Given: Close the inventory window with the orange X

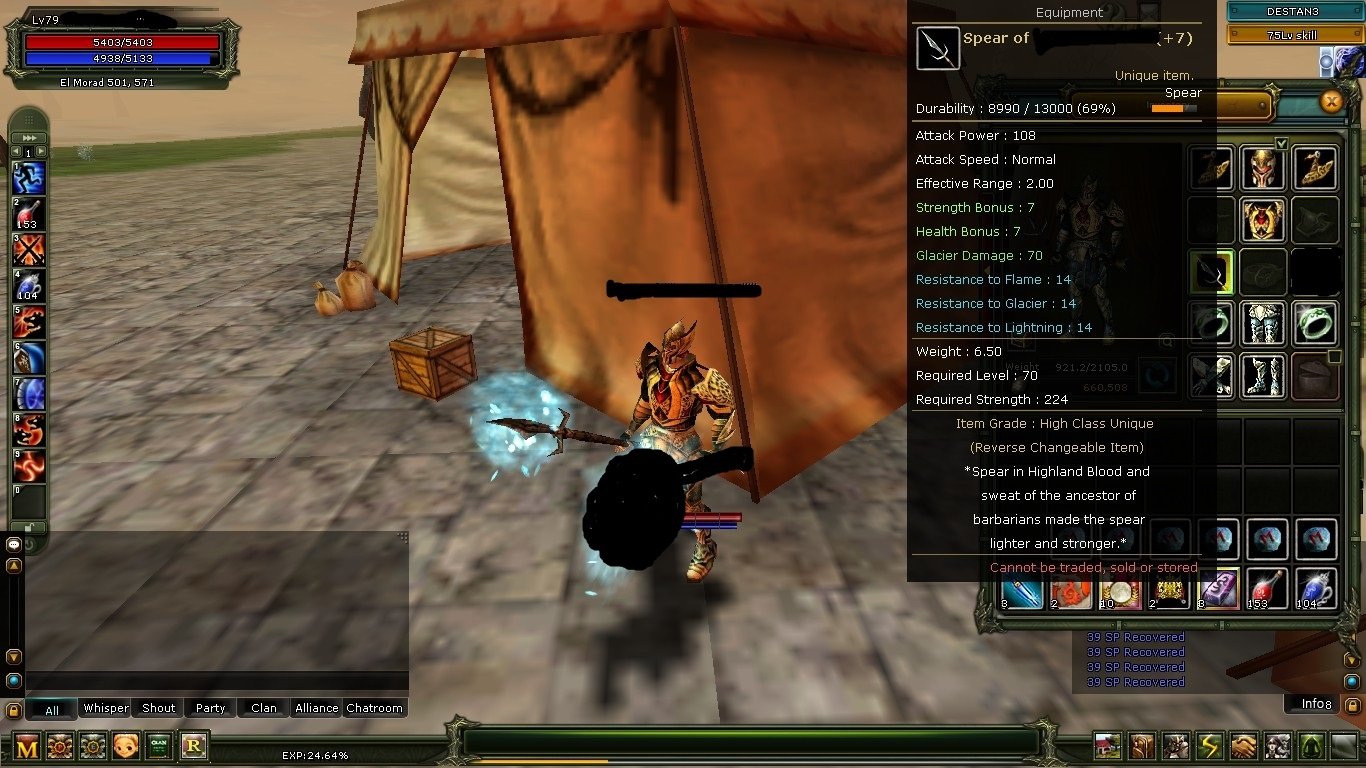Looking at the screenshot, I should pos(1330,101).
